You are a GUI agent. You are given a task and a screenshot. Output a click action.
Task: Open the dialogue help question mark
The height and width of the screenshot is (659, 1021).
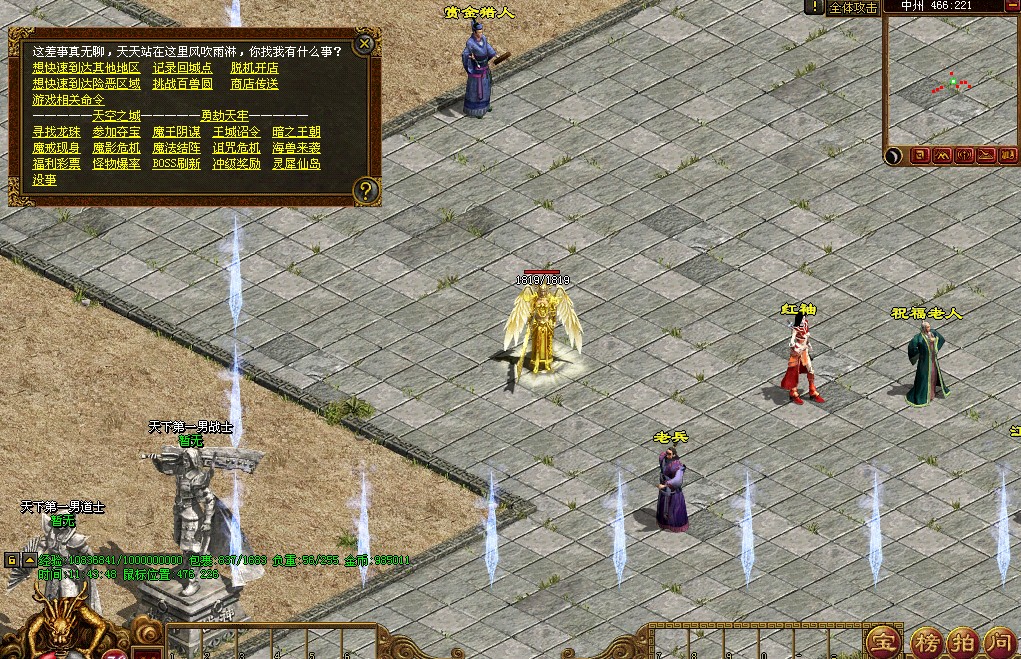coord(366,189)
